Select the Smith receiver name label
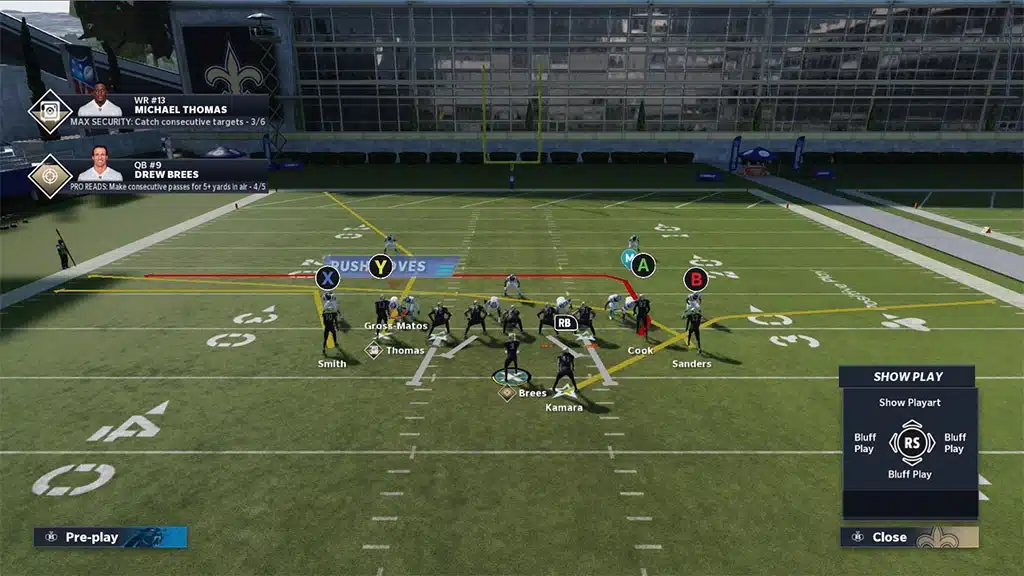The height and width of the screenshot is (576, 1024). point(332,364)
